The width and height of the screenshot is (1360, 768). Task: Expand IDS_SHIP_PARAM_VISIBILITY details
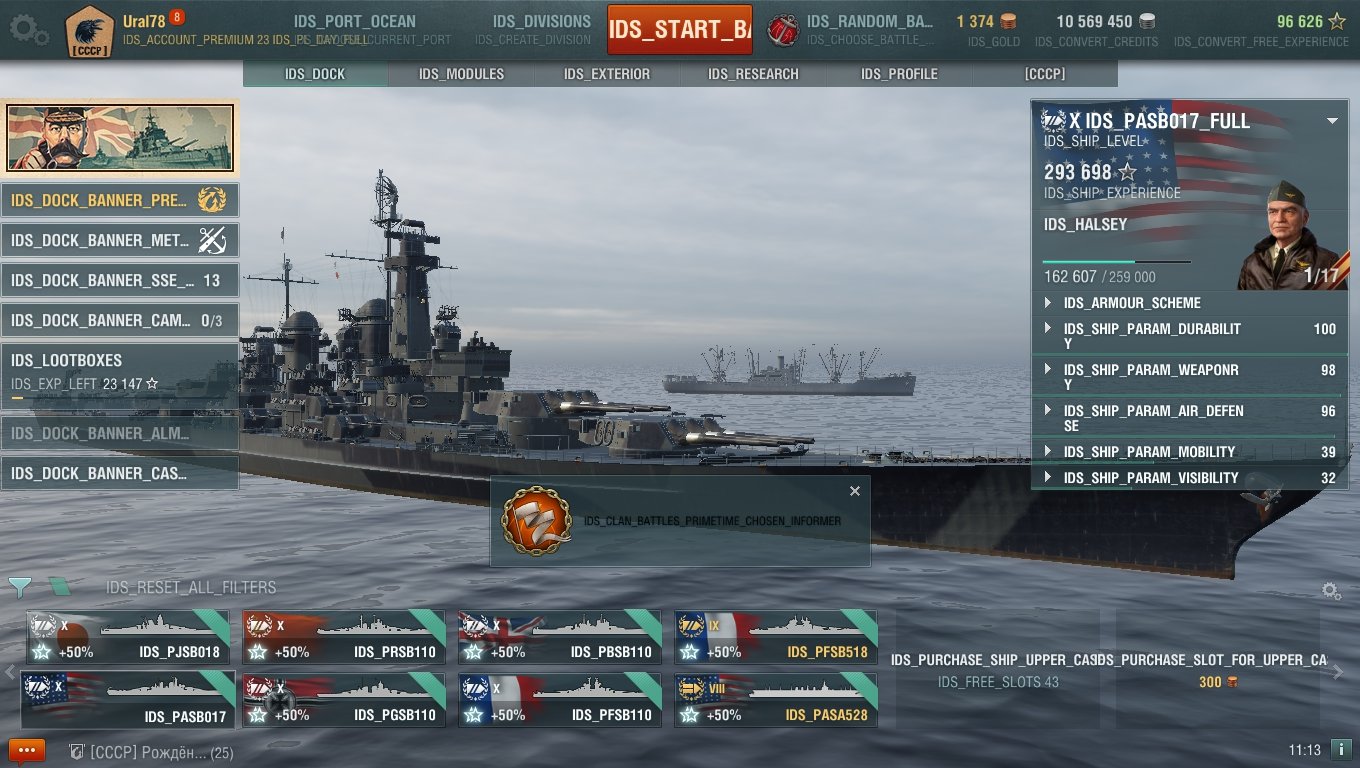tap(1048, 478)
